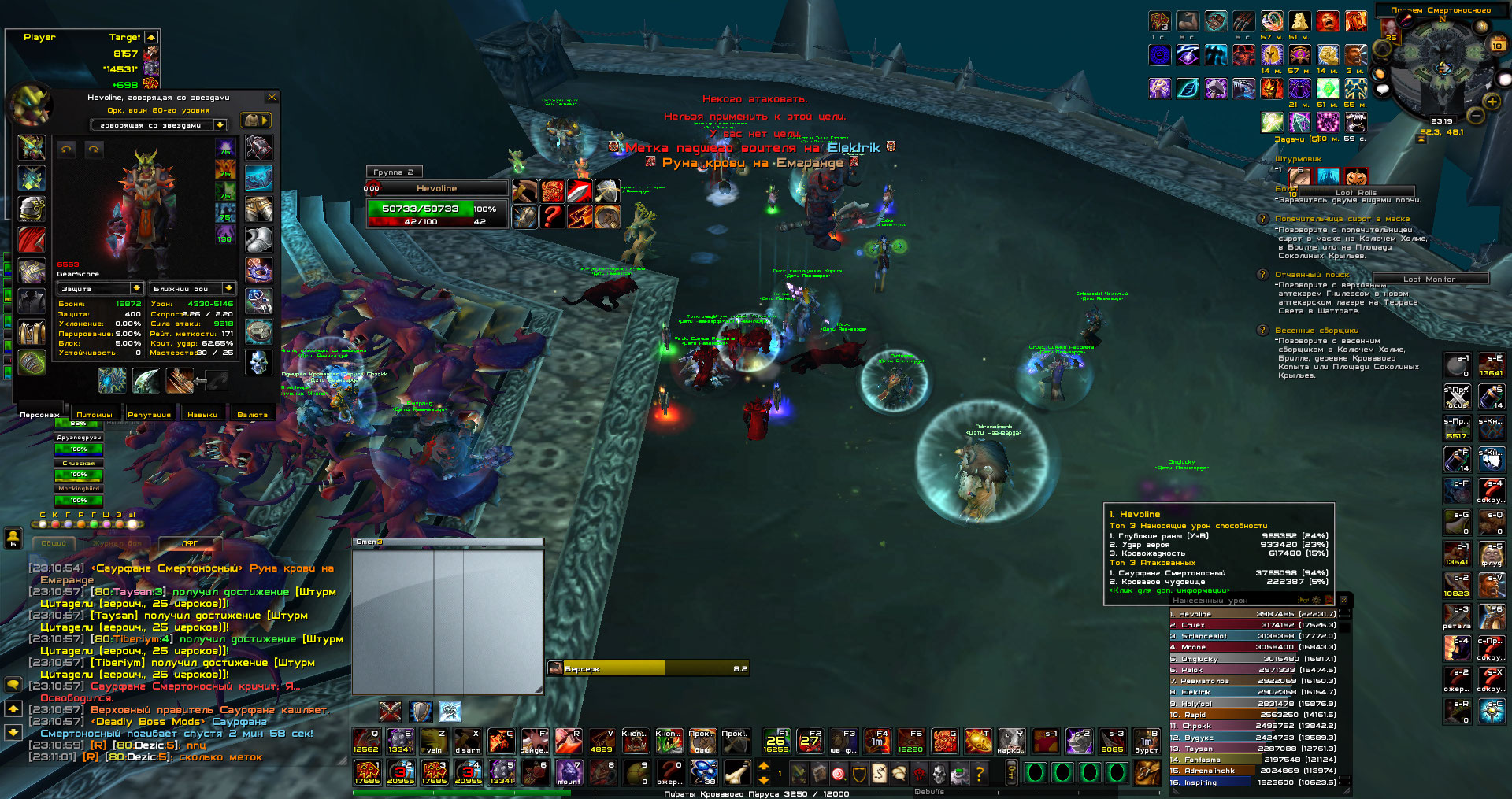Switch to the ЛФГ chat tab
Image resolution: width=1512 pixels, height=799 pixels.
pyautogui.click(x=190, y=542)
